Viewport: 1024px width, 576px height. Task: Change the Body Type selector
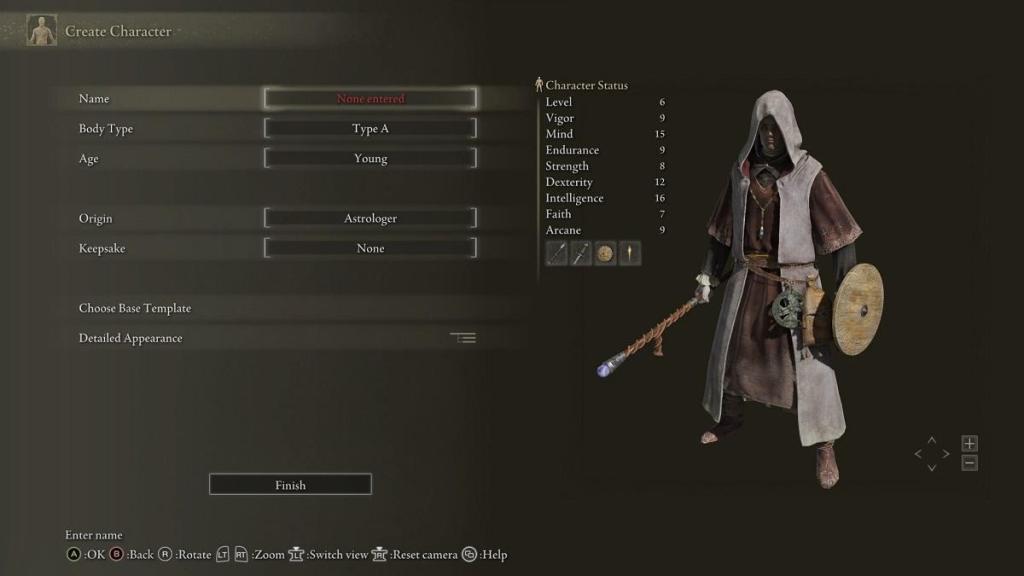click(x=370, y=129)
